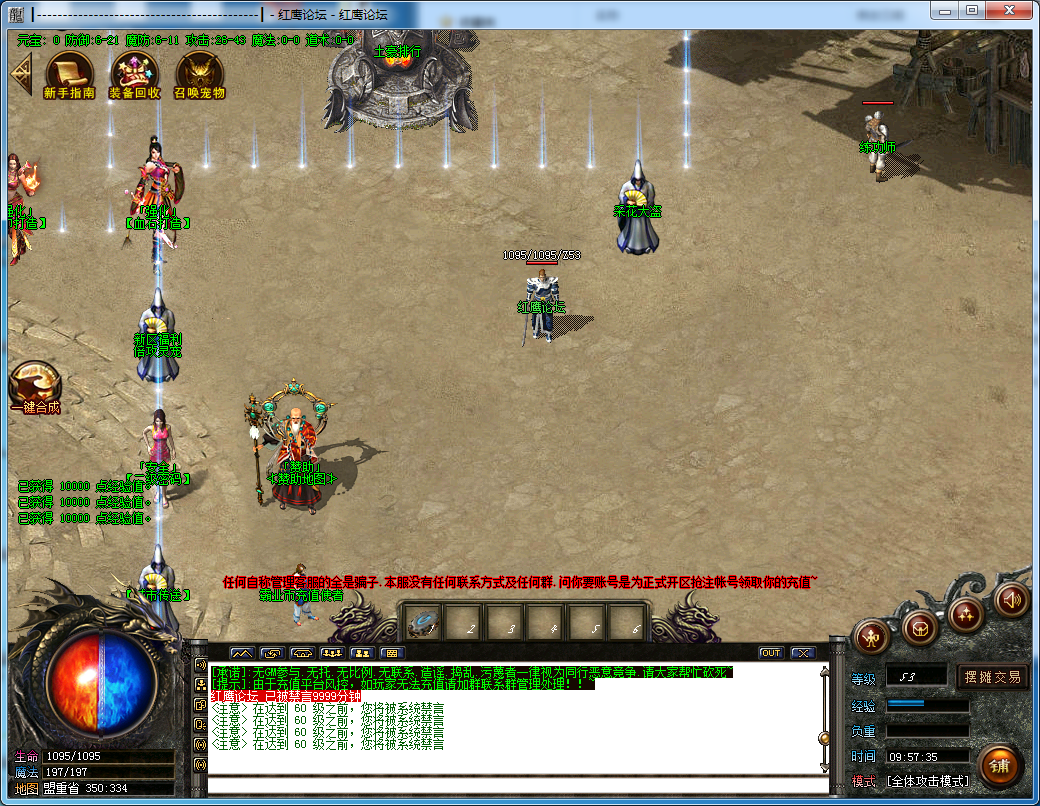The height and width of the screenshot is (806, 1040).
Task: Open the character equipment round button
Action: 872,636
